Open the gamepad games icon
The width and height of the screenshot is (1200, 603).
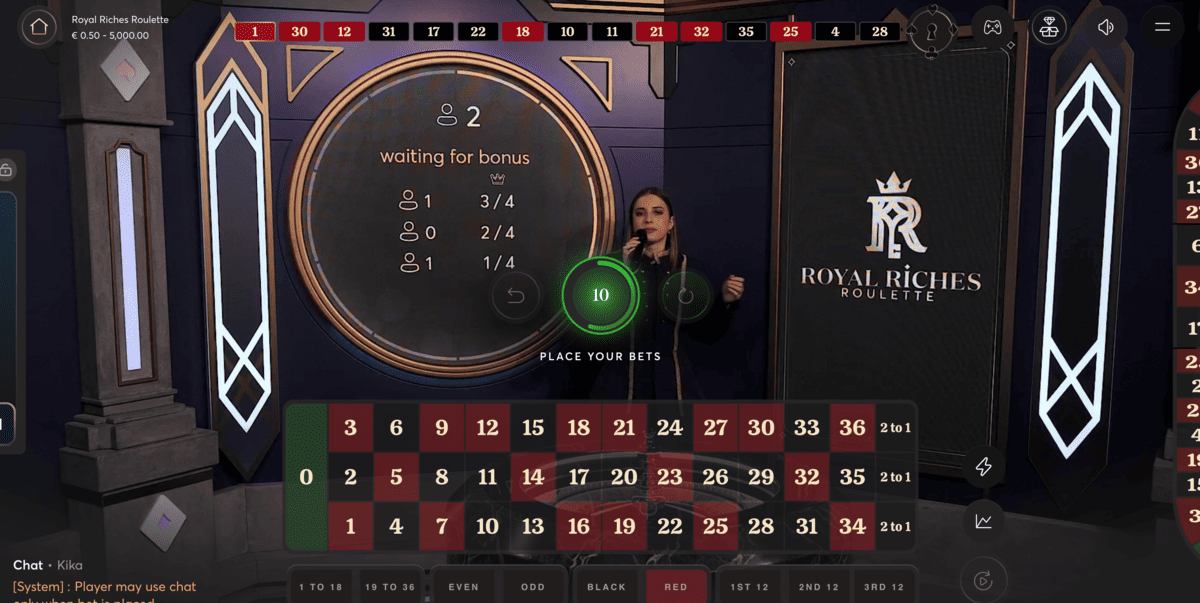click(991, 27)
